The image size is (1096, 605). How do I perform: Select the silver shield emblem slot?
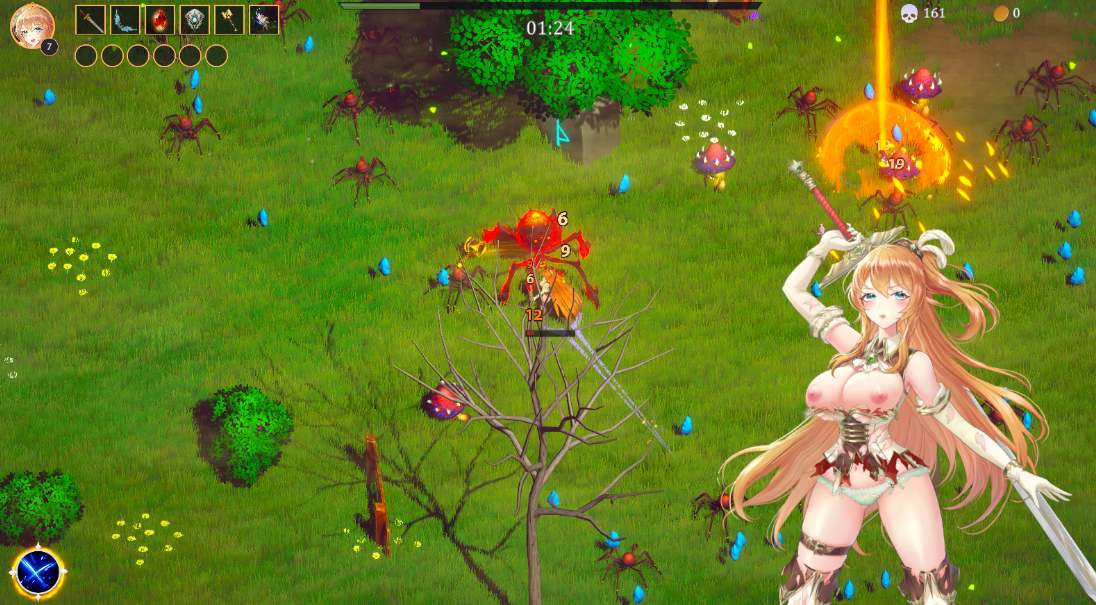[194, 20]
